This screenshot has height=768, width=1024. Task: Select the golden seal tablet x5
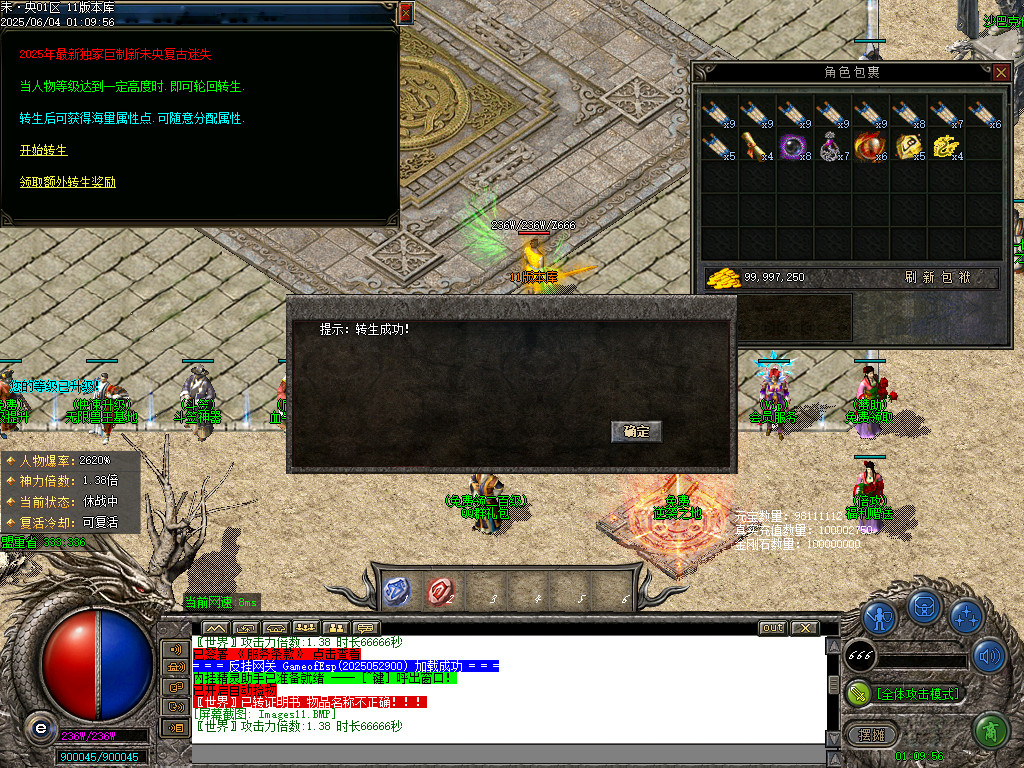coord(907,146)
